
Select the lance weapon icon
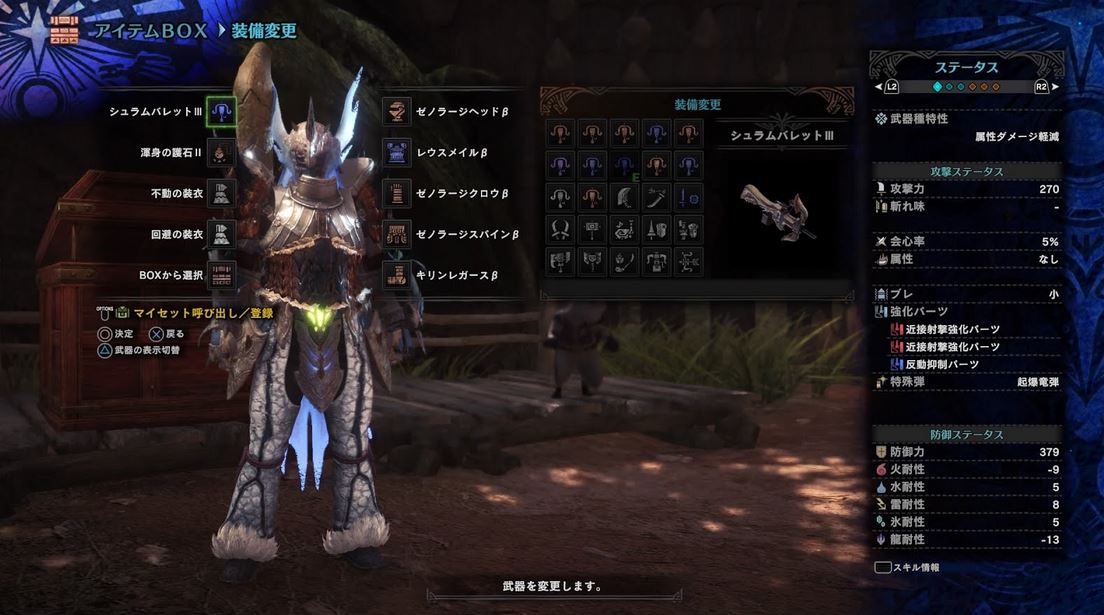coord(657,229)
